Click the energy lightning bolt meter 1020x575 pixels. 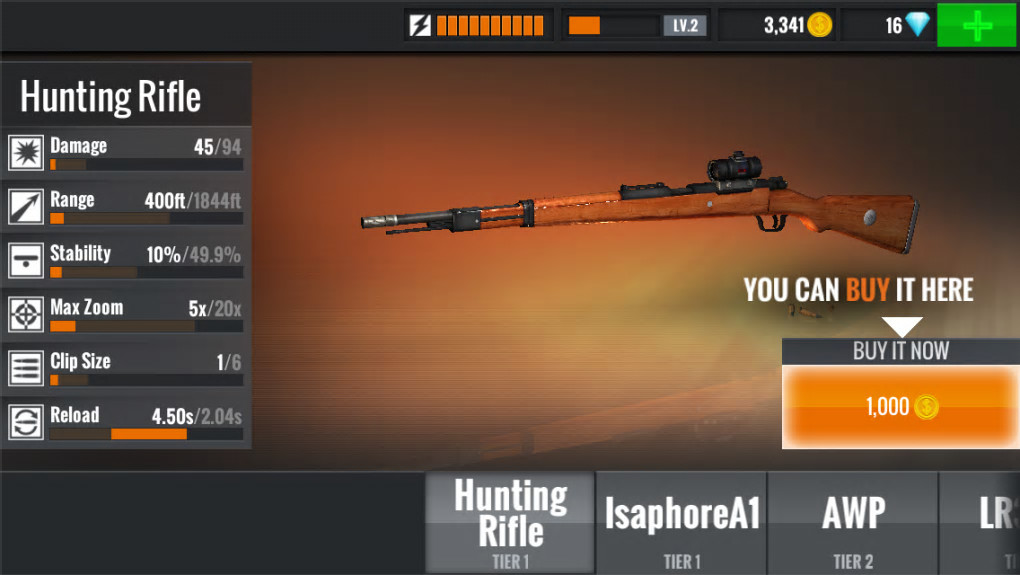pyautogui.click(x=479, y=25)
